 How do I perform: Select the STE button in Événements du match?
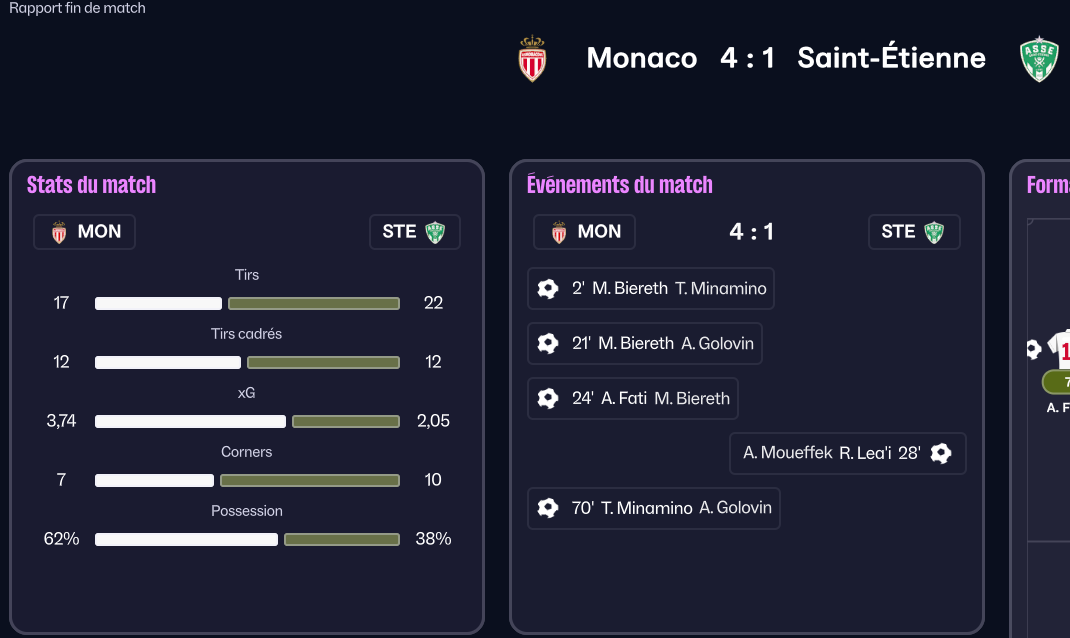[x=914, y=232]
